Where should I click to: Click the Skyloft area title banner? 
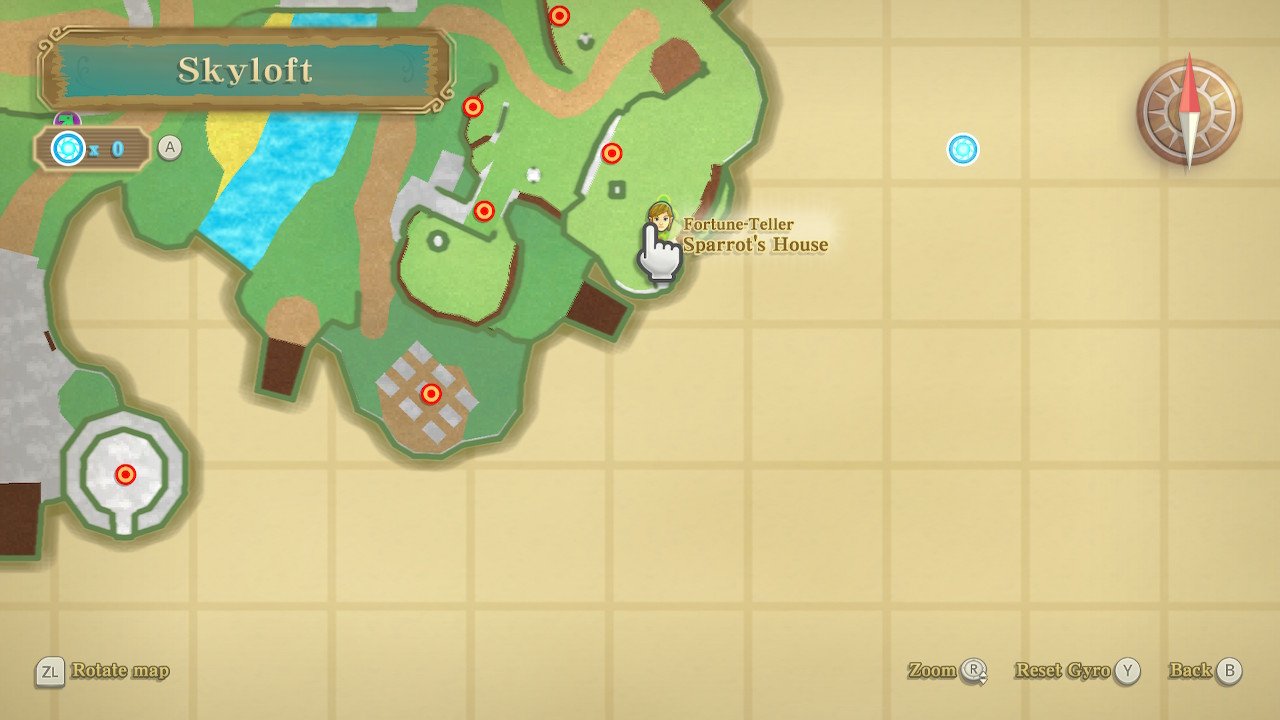[x=245, y=70]
